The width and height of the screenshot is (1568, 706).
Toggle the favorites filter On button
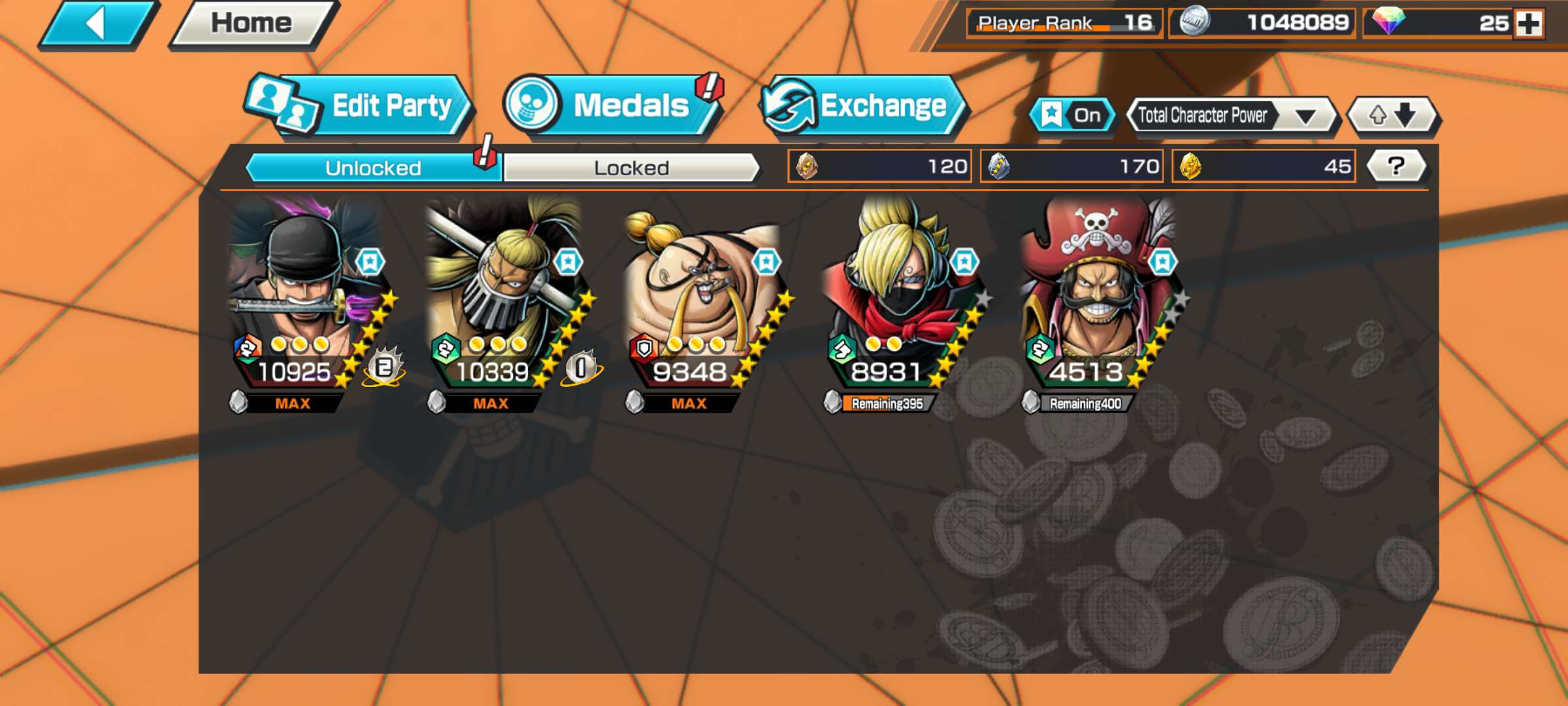tap(1071, 116)
